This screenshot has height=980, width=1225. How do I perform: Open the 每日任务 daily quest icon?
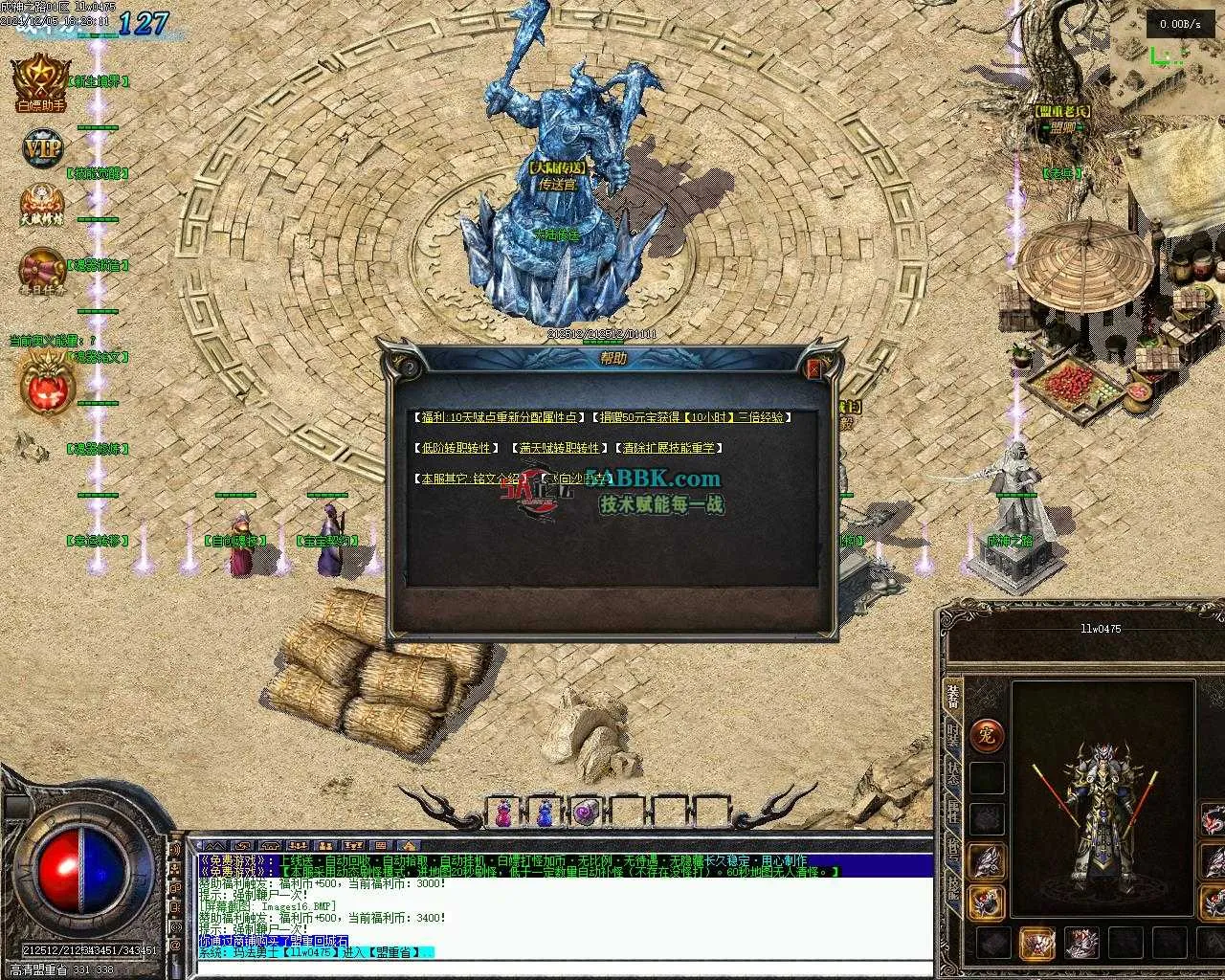coord(40,270)
